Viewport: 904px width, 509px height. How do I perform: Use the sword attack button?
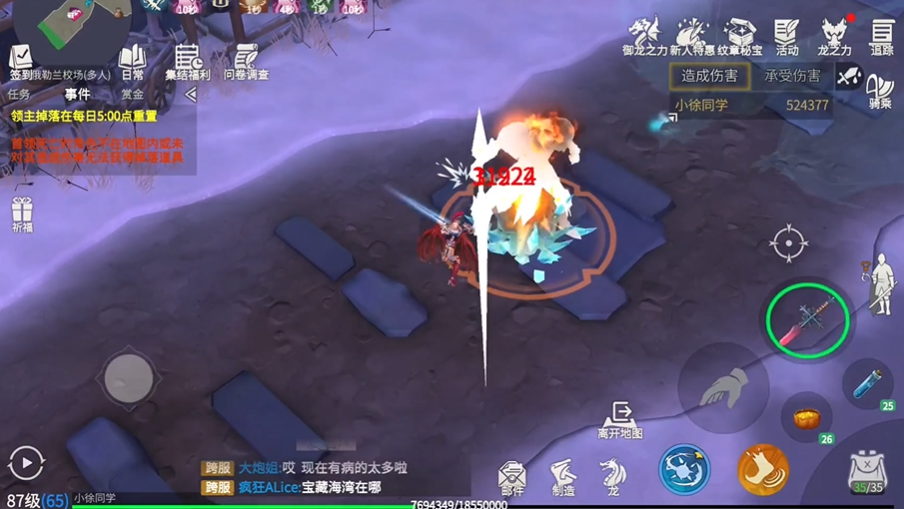(807, 320)
